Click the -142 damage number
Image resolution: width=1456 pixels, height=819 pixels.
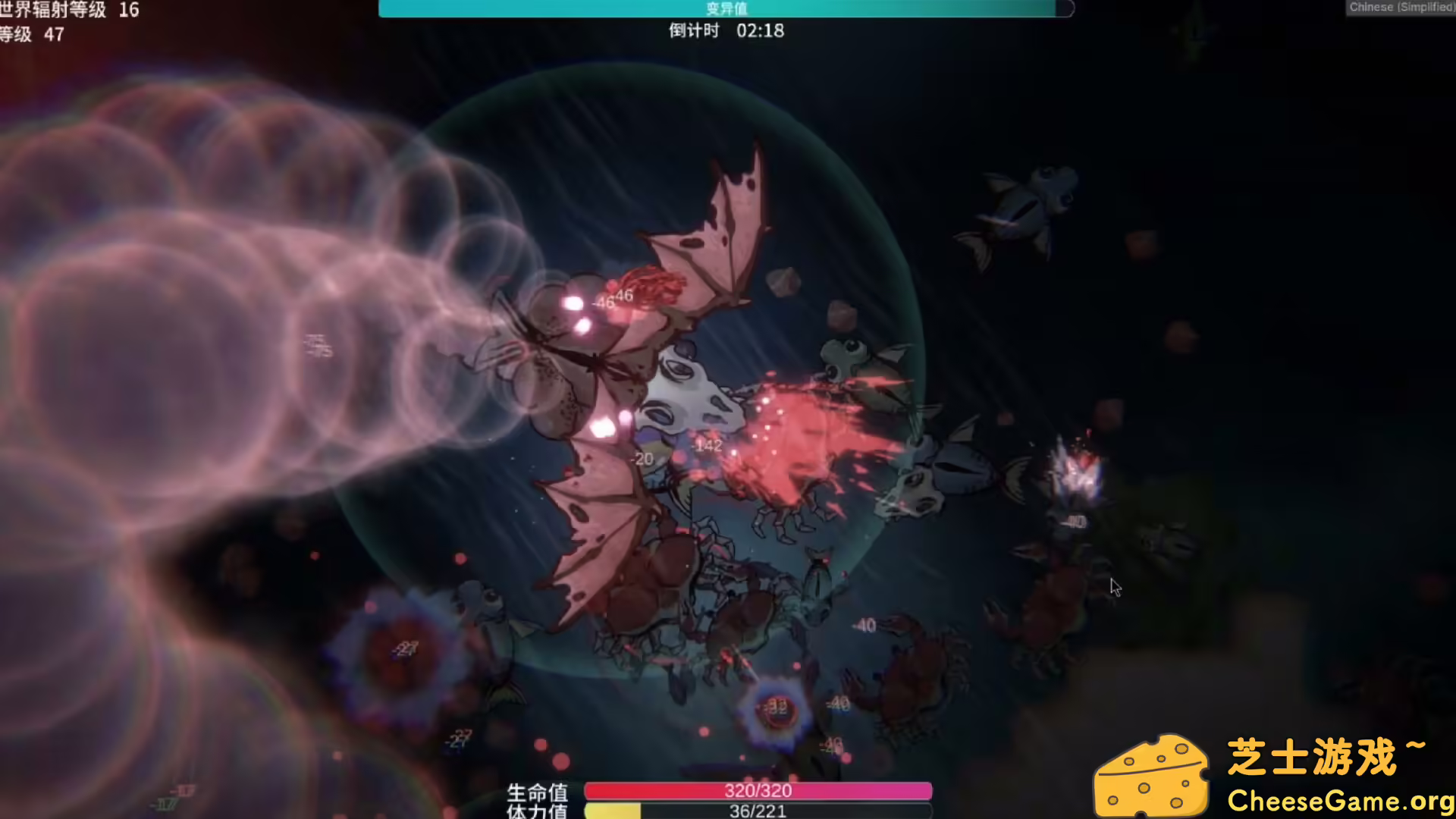coord(705,446)
